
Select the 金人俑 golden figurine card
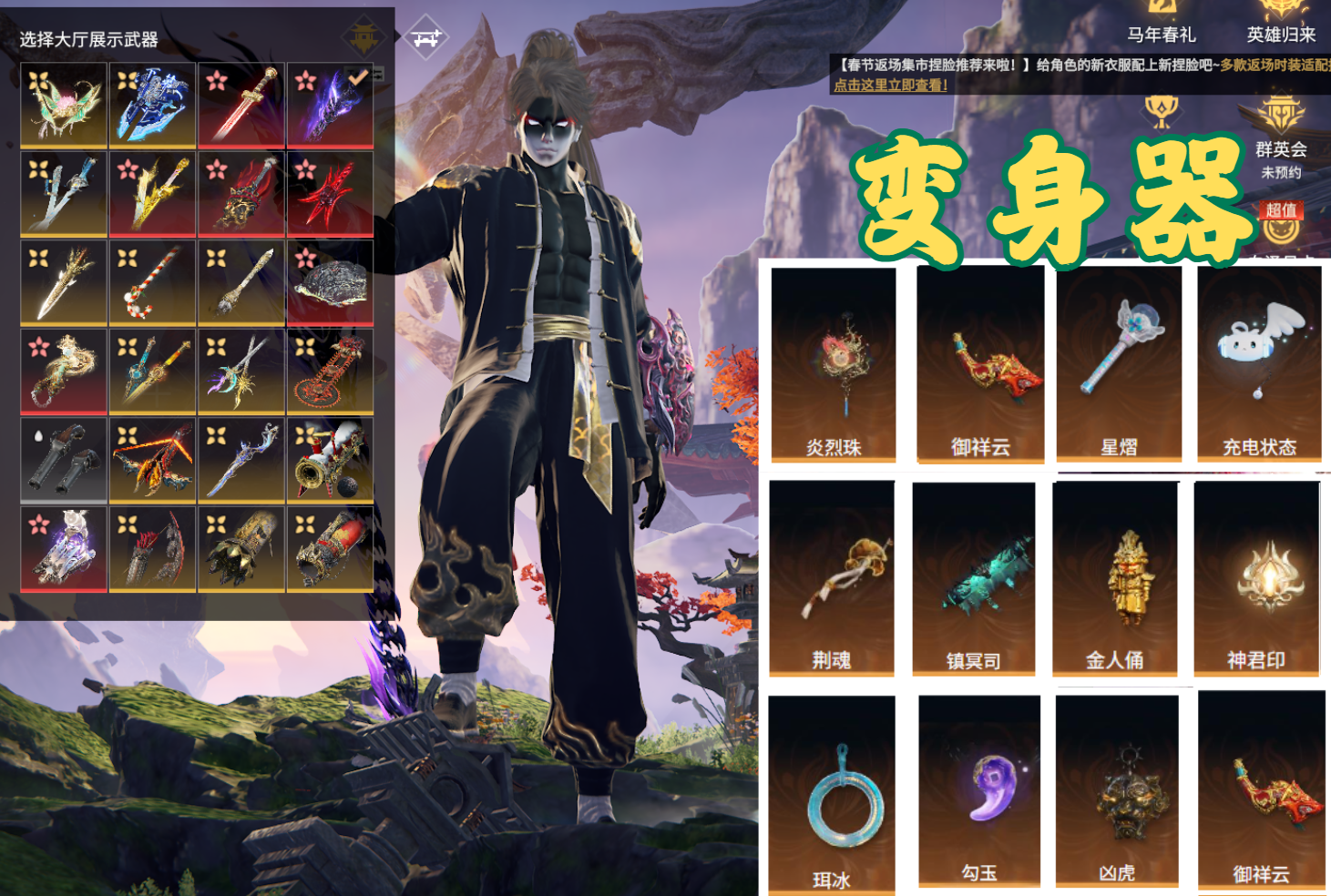pyautogui.click(x=1115, y=578)
